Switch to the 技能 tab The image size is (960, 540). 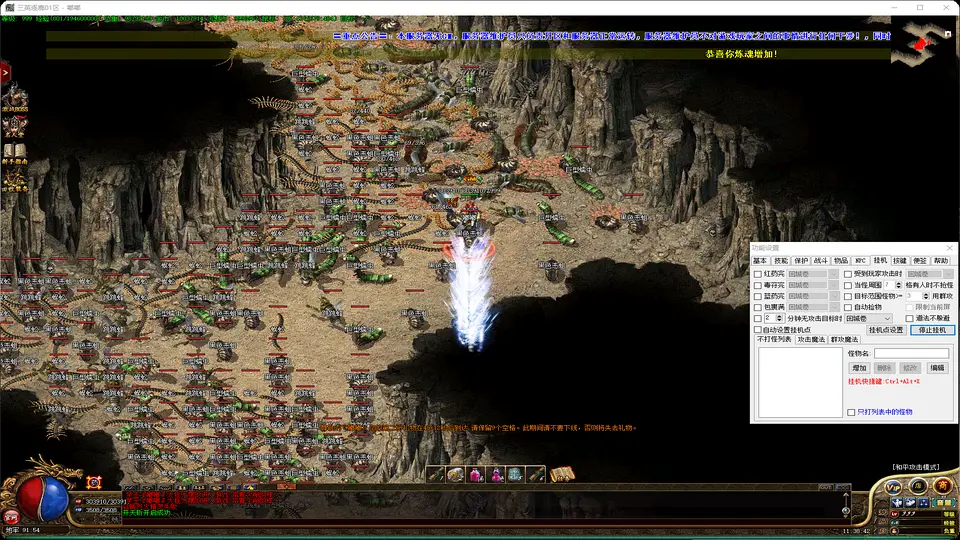[x=781, y=260]
